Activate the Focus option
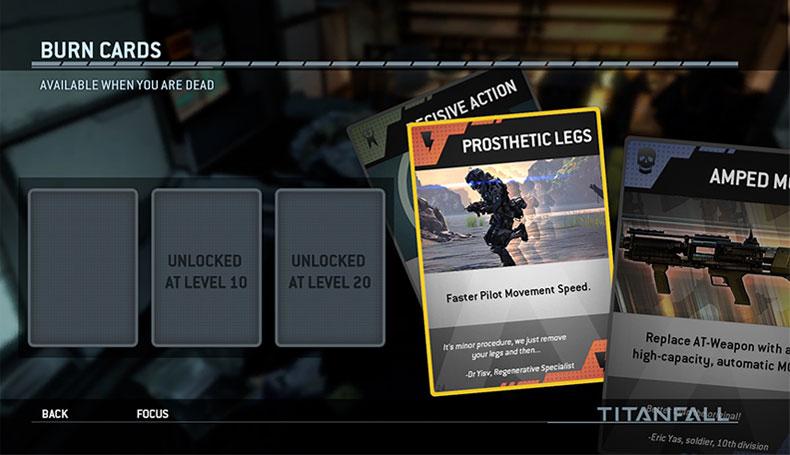Screen dimensions: 790x455 (152, 414)
